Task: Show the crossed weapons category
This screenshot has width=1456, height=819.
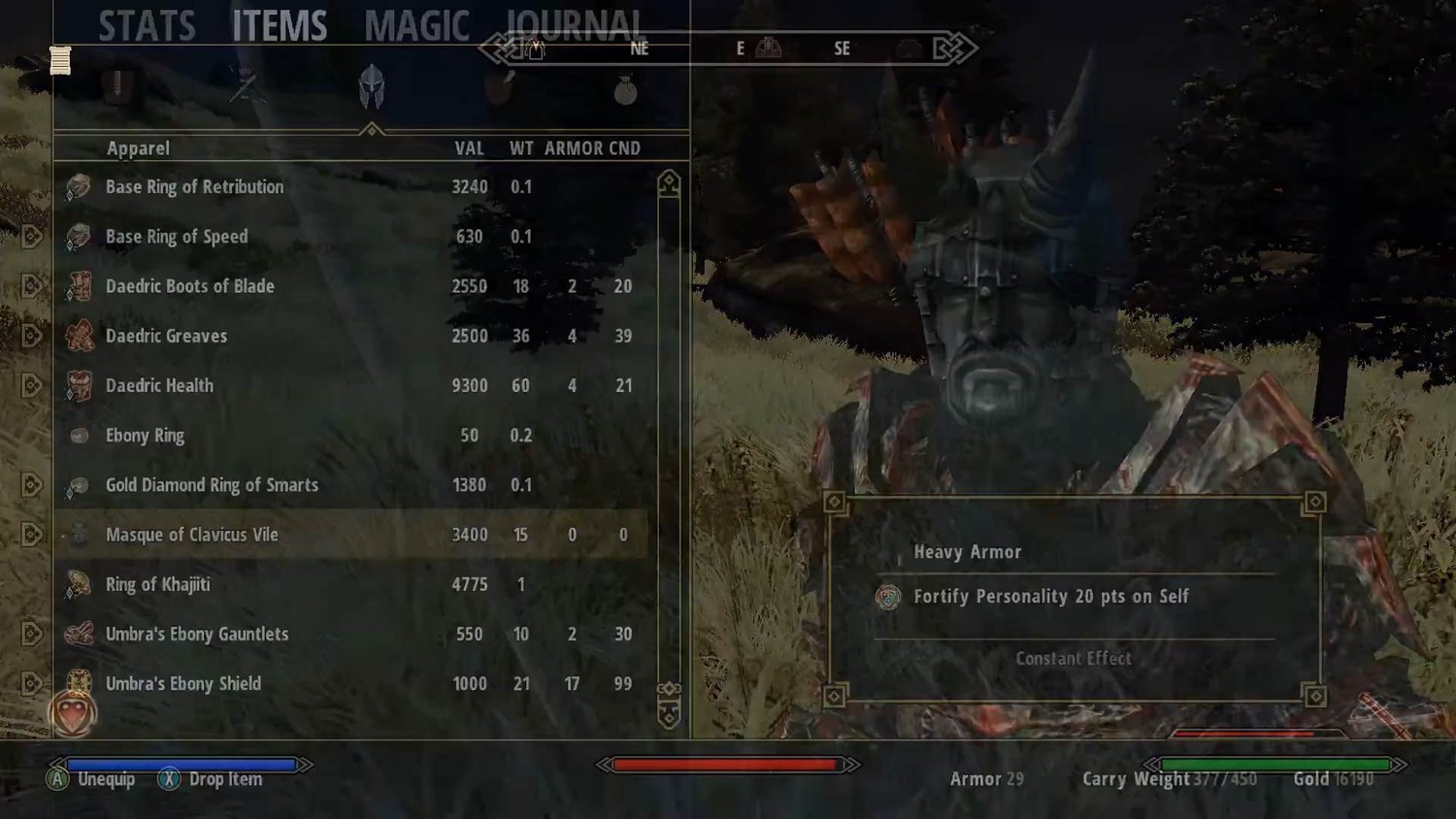Action: (244, 87)
